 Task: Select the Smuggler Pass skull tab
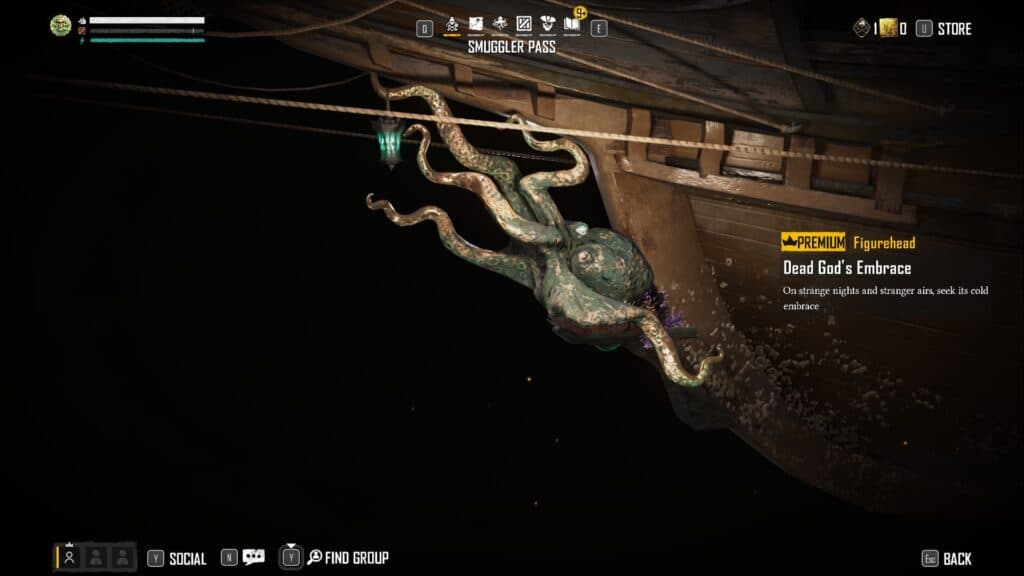pyautogui.click(x=452, y=24)
